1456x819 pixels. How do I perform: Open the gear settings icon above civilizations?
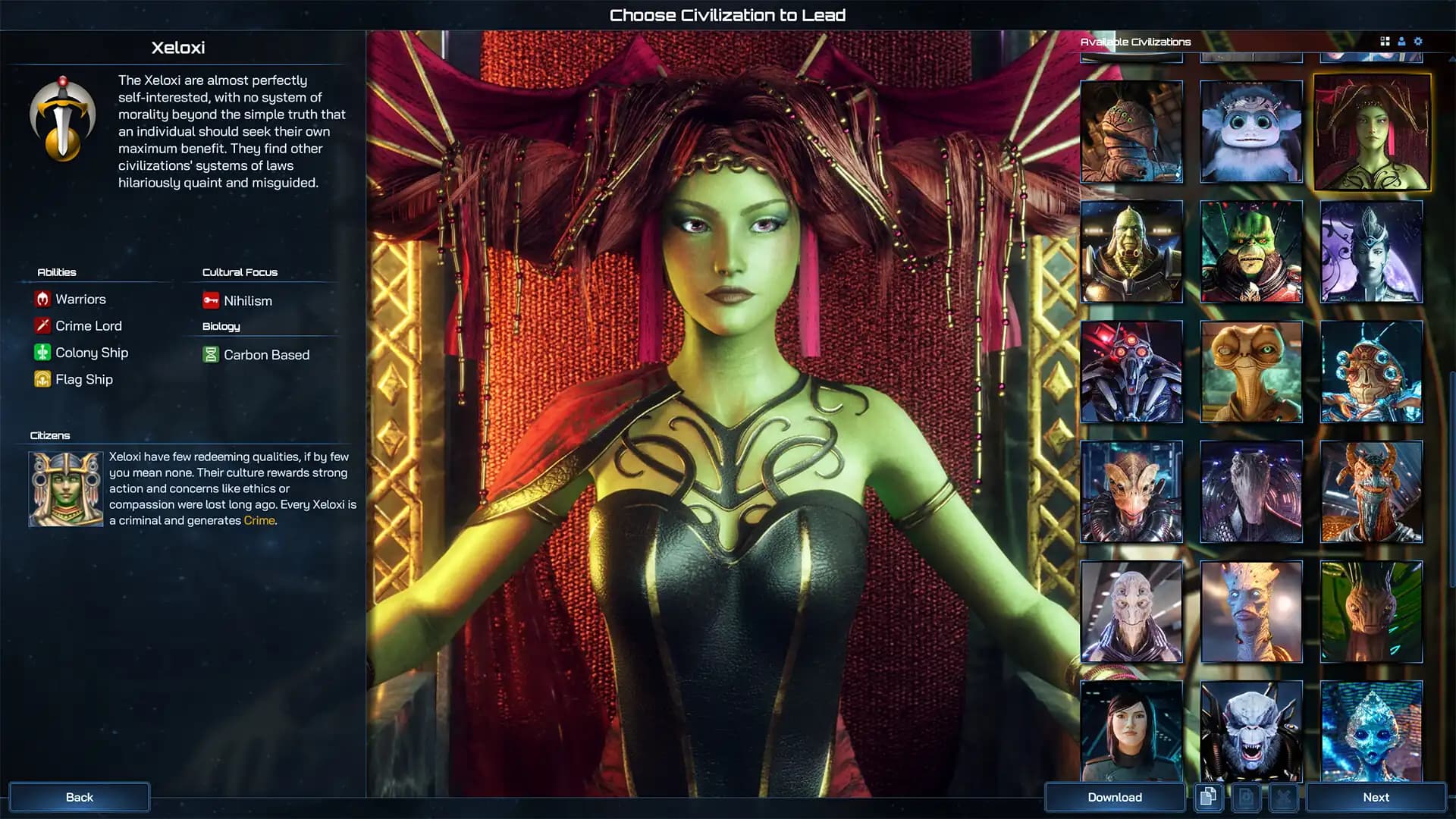[1418, 42]
